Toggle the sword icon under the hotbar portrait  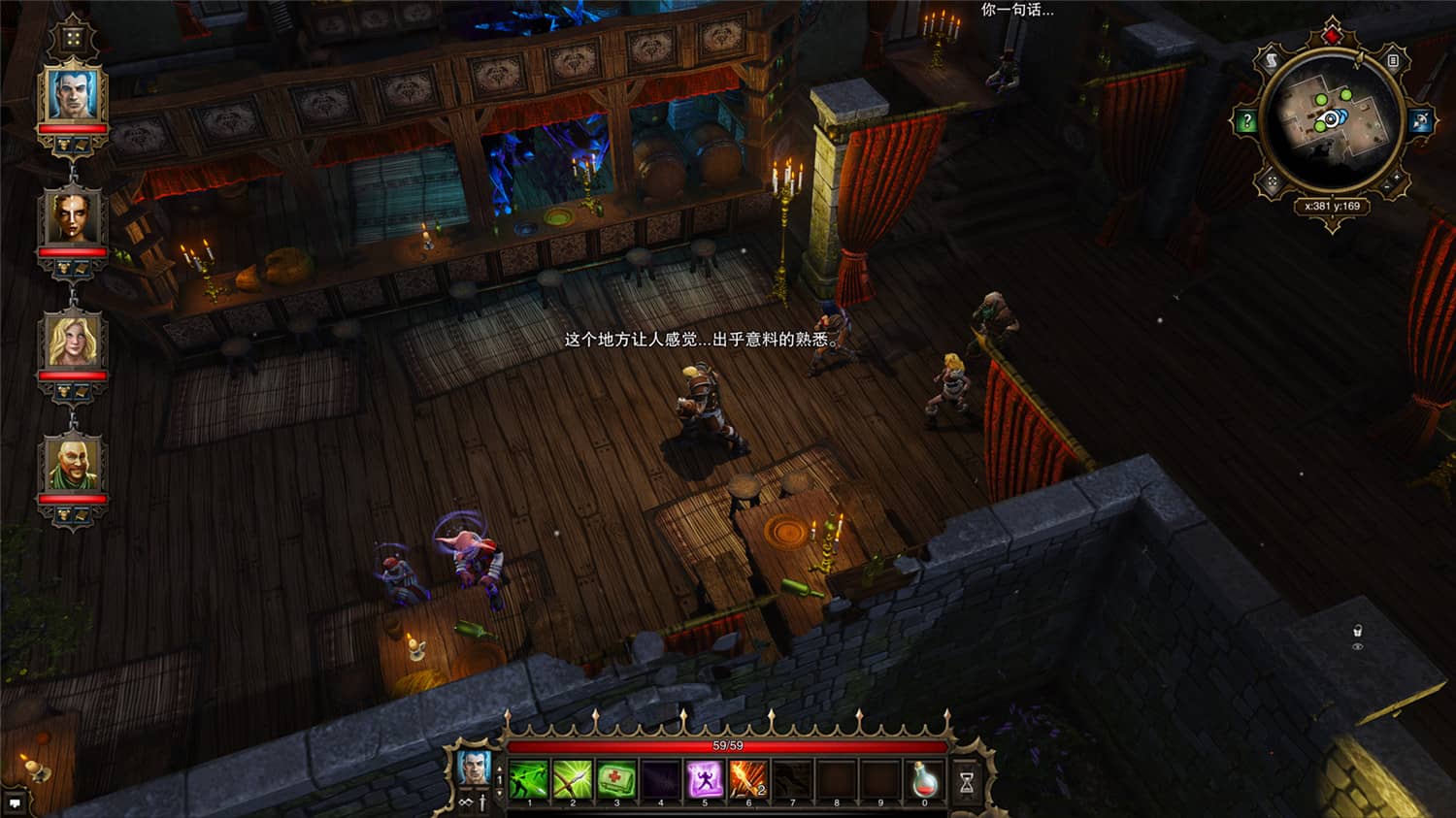(x=481, y=803)
